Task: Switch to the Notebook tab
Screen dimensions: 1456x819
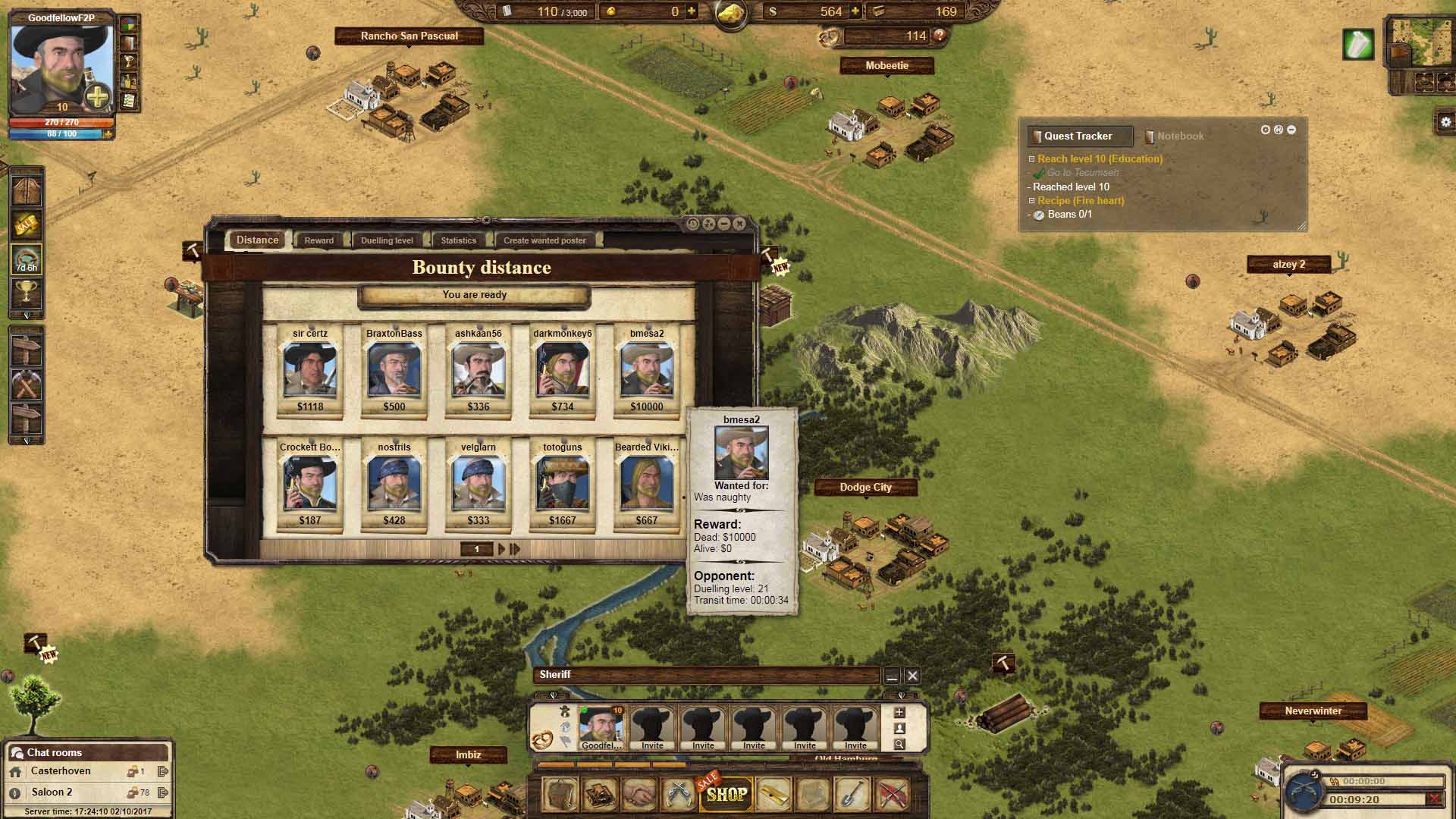Action: (x=1179, y=136)
